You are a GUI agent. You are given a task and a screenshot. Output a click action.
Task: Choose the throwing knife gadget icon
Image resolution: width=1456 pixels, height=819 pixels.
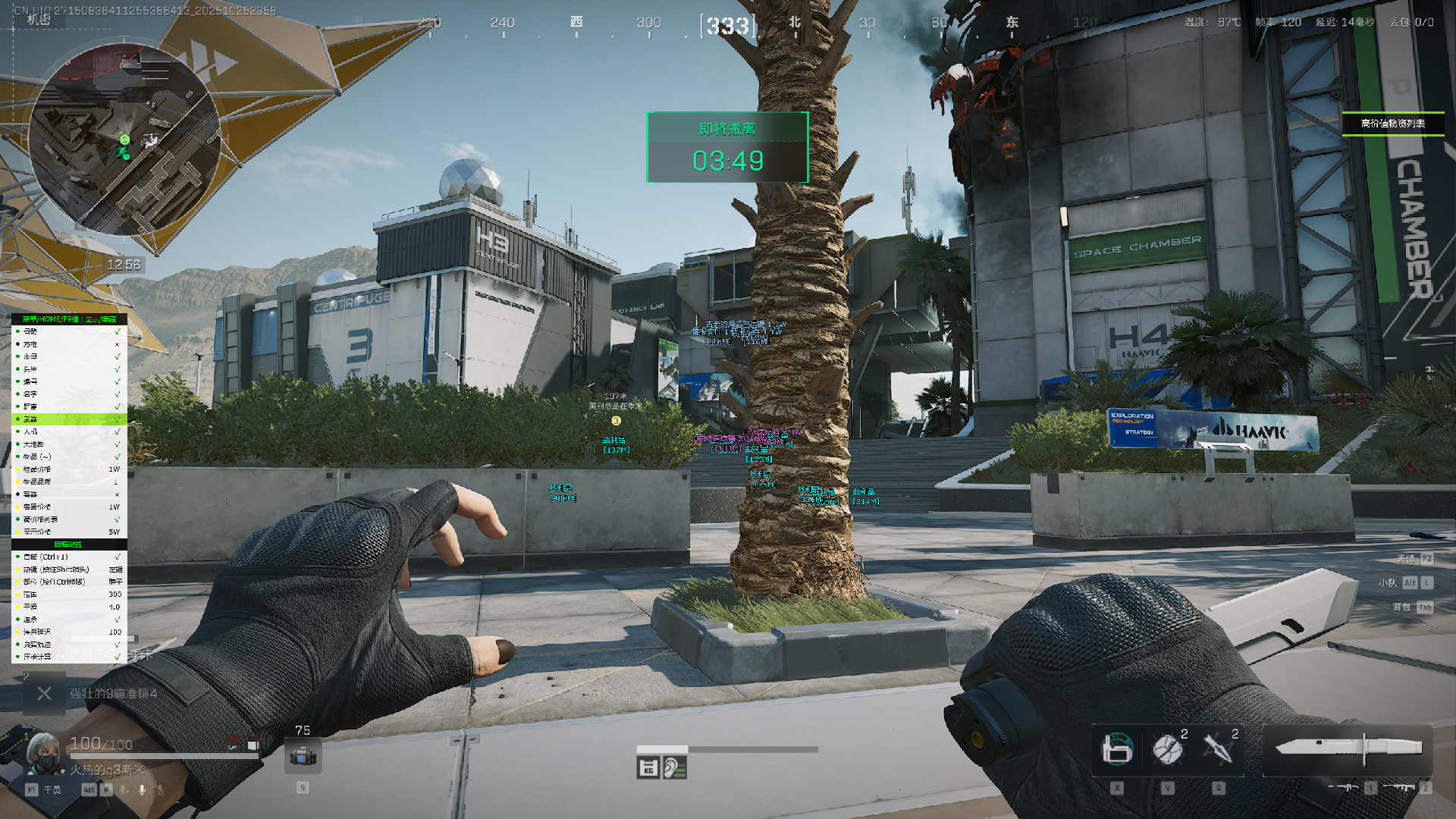click(1218, 749)
